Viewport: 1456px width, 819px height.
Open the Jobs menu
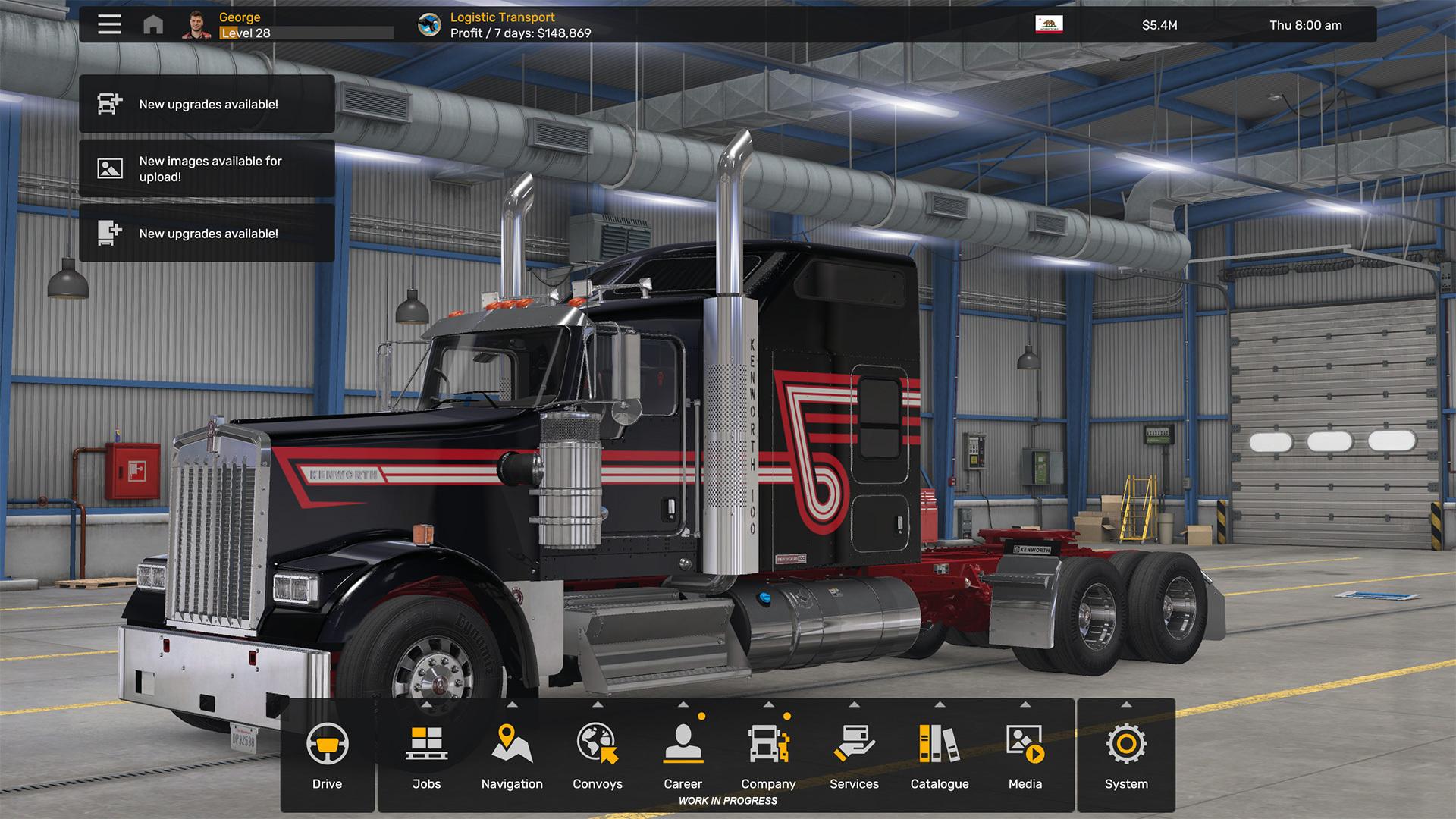click(426, 755)
